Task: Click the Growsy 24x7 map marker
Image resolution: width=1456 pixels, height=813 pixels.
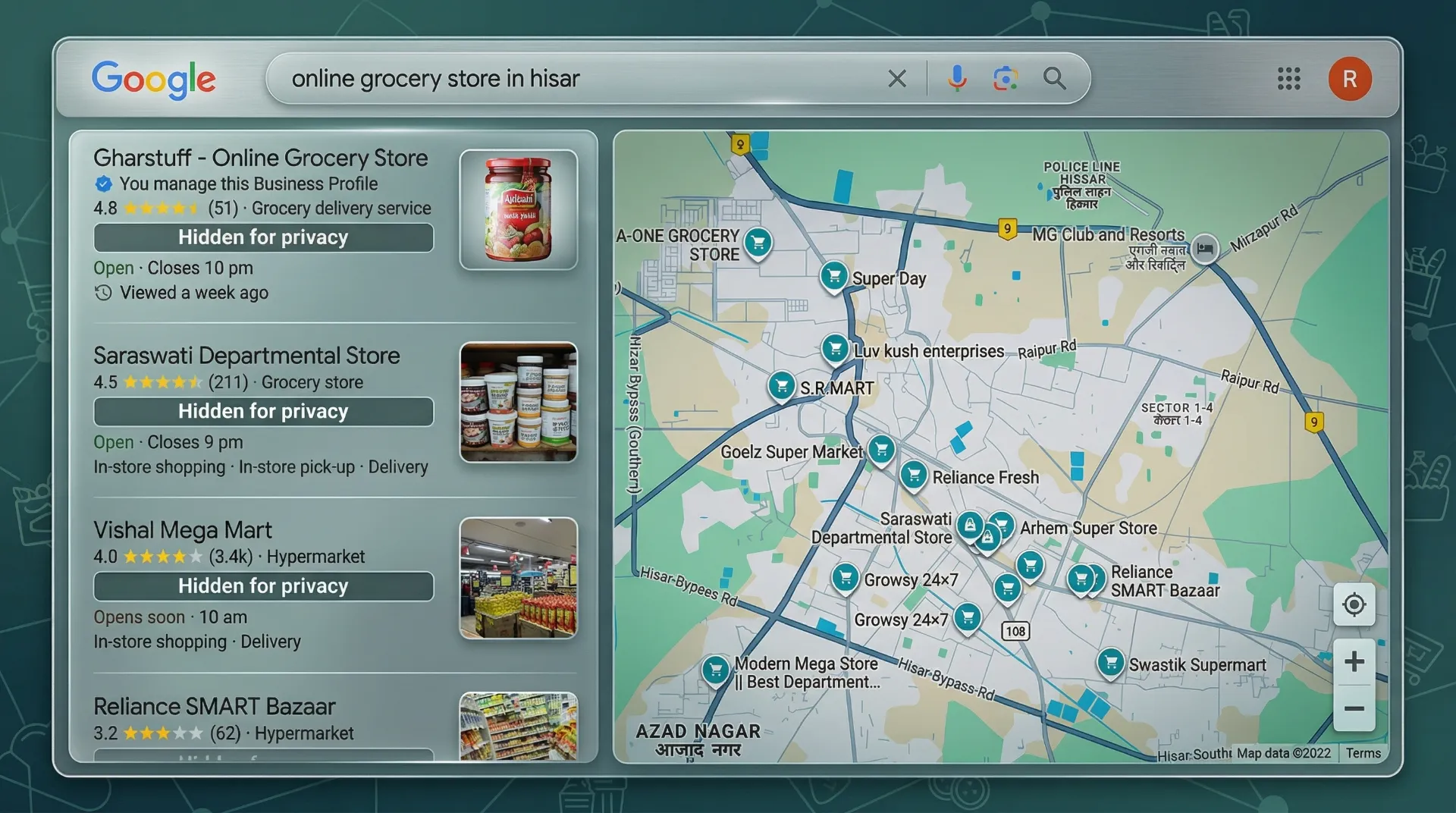Action: pyautogui.click(x=846, y=576)
